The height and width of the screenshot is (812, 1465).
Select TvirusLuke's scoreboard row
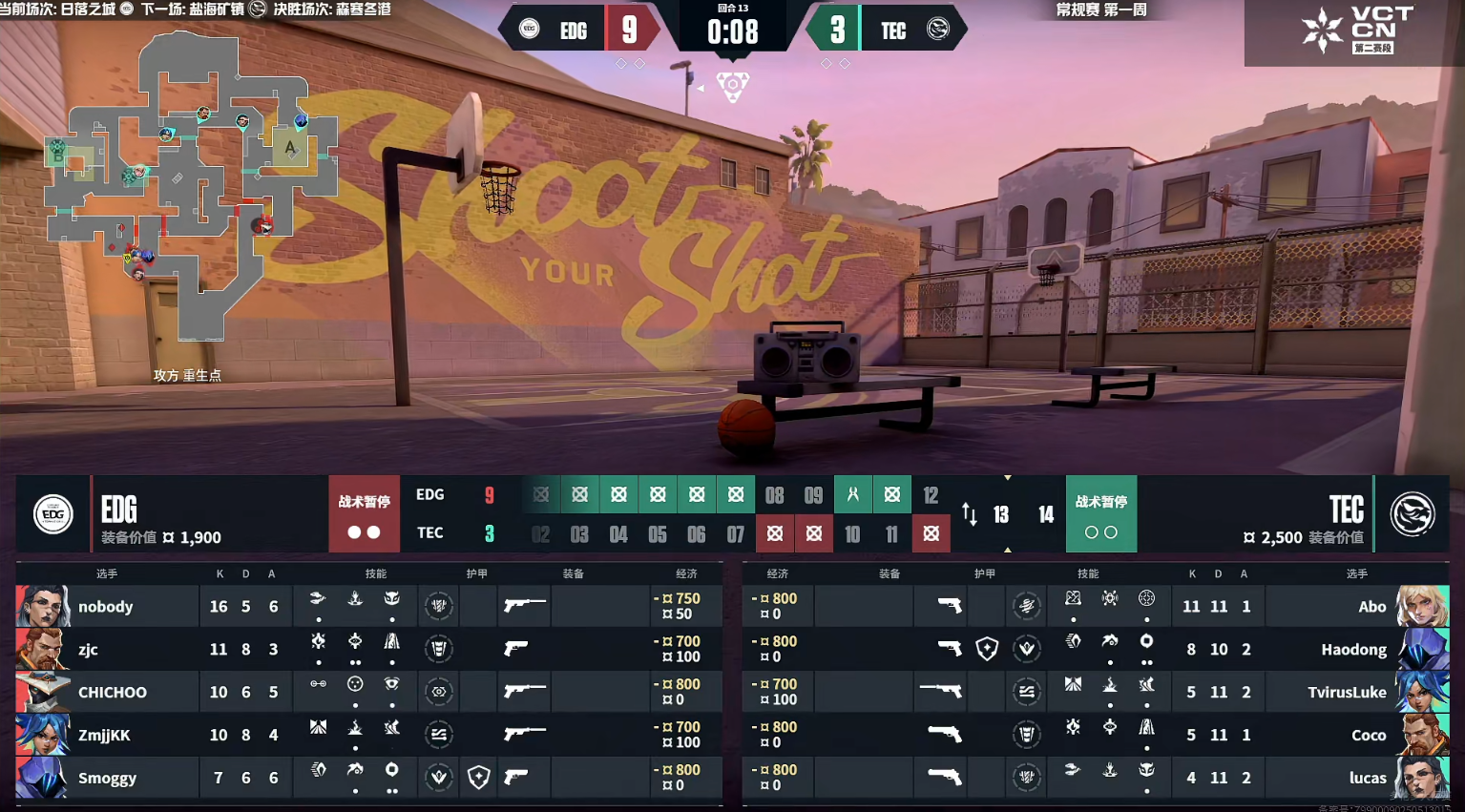[1346, 693]
